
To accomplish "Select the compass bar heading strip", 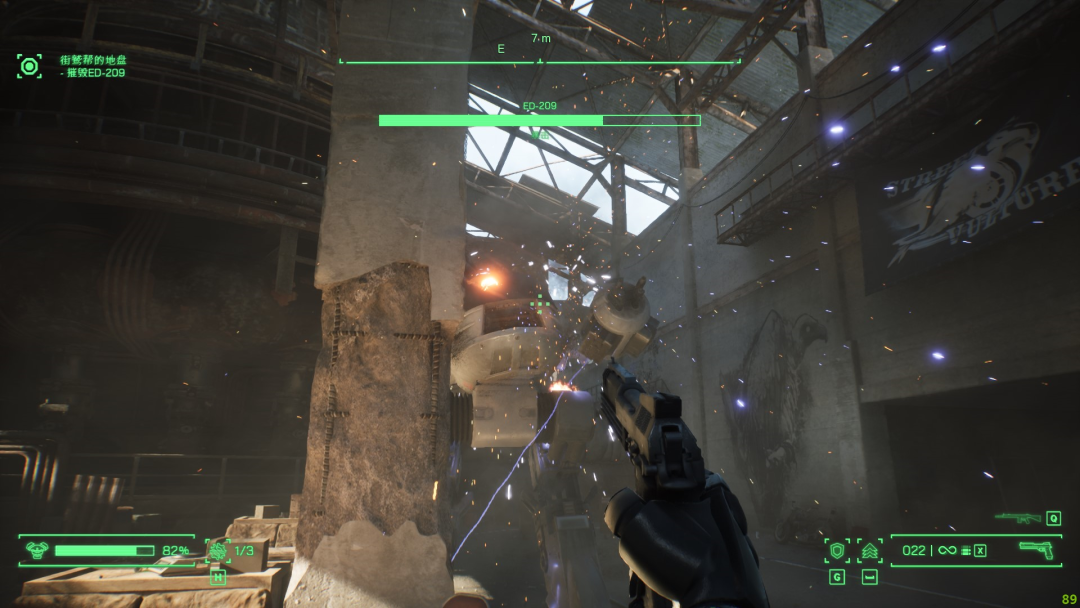I will (x=540, y=55).
